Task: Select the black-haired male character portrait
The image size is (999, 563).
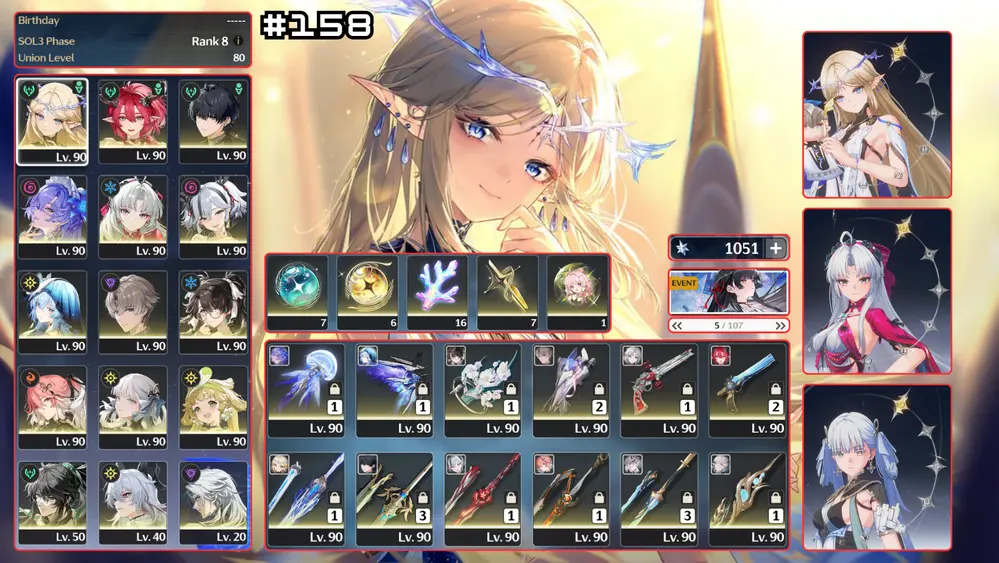Action: pyautogui.click(x=213, y=121)
